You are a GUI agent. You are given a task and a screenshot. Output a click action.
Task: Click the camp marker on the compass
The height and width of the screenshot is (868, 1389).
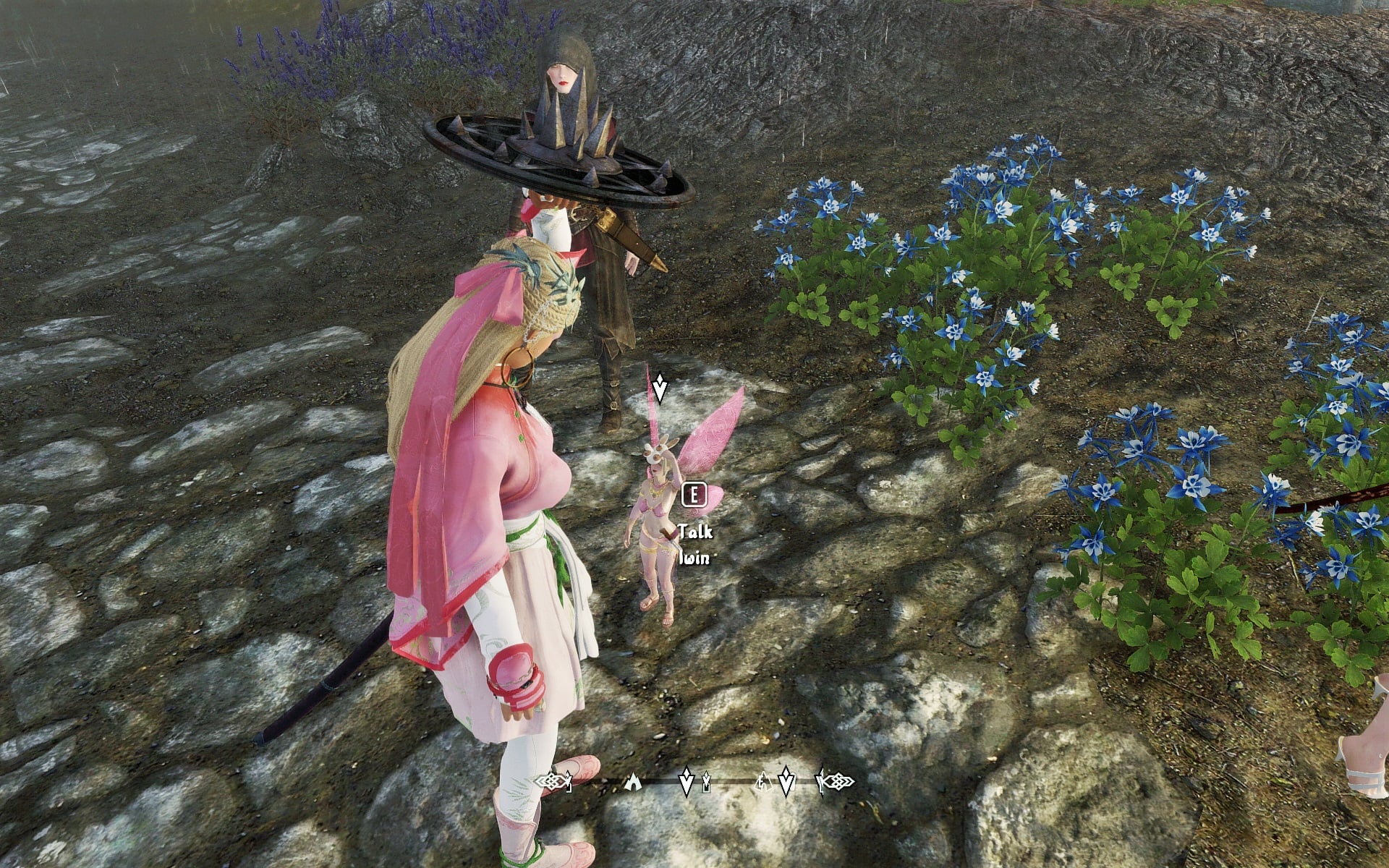[x=633, y=780]
